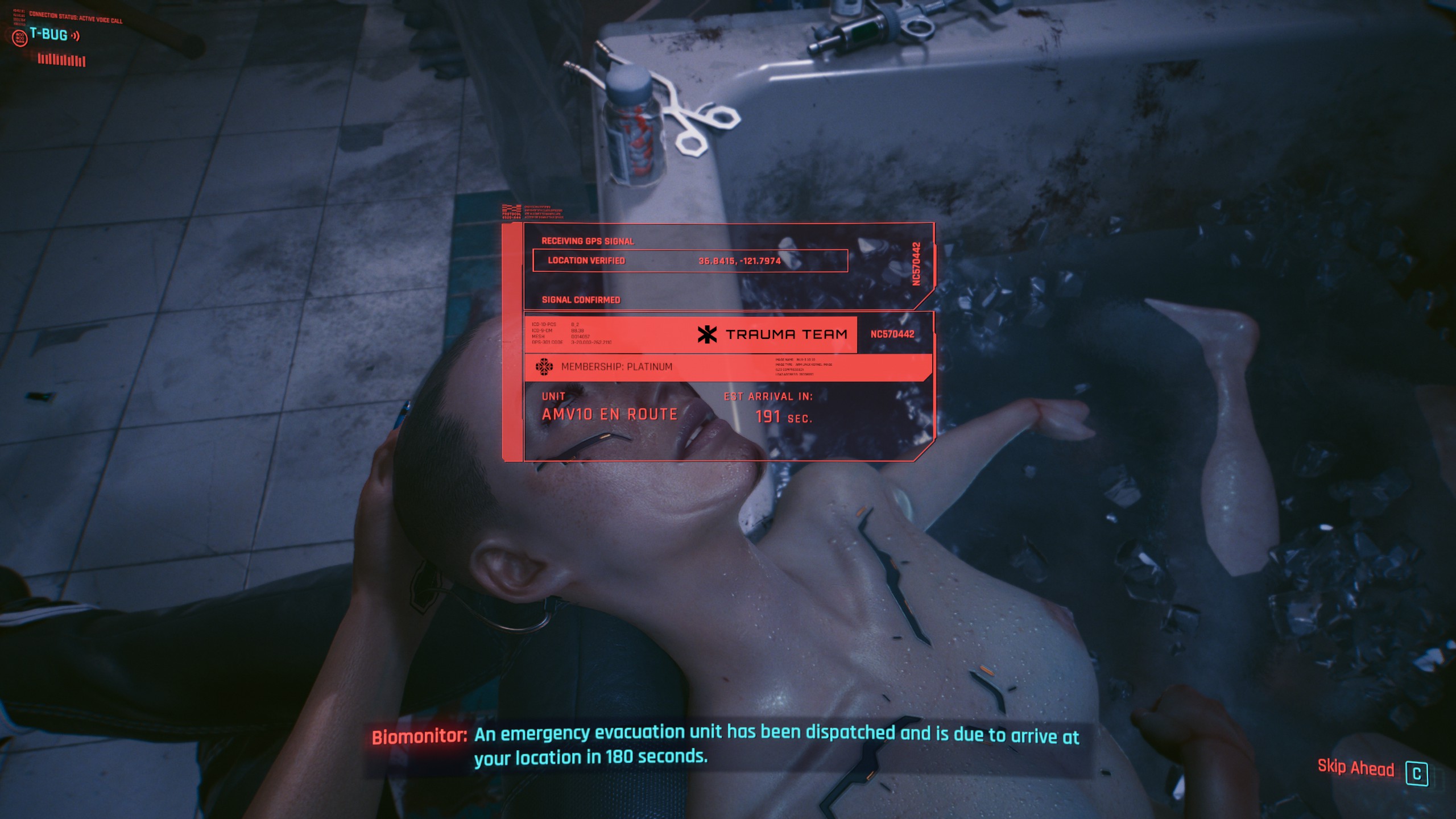1456x819 pixels.
Task: Click the Trauma Team asterisk logo
Action: click(x=707, y=336)
